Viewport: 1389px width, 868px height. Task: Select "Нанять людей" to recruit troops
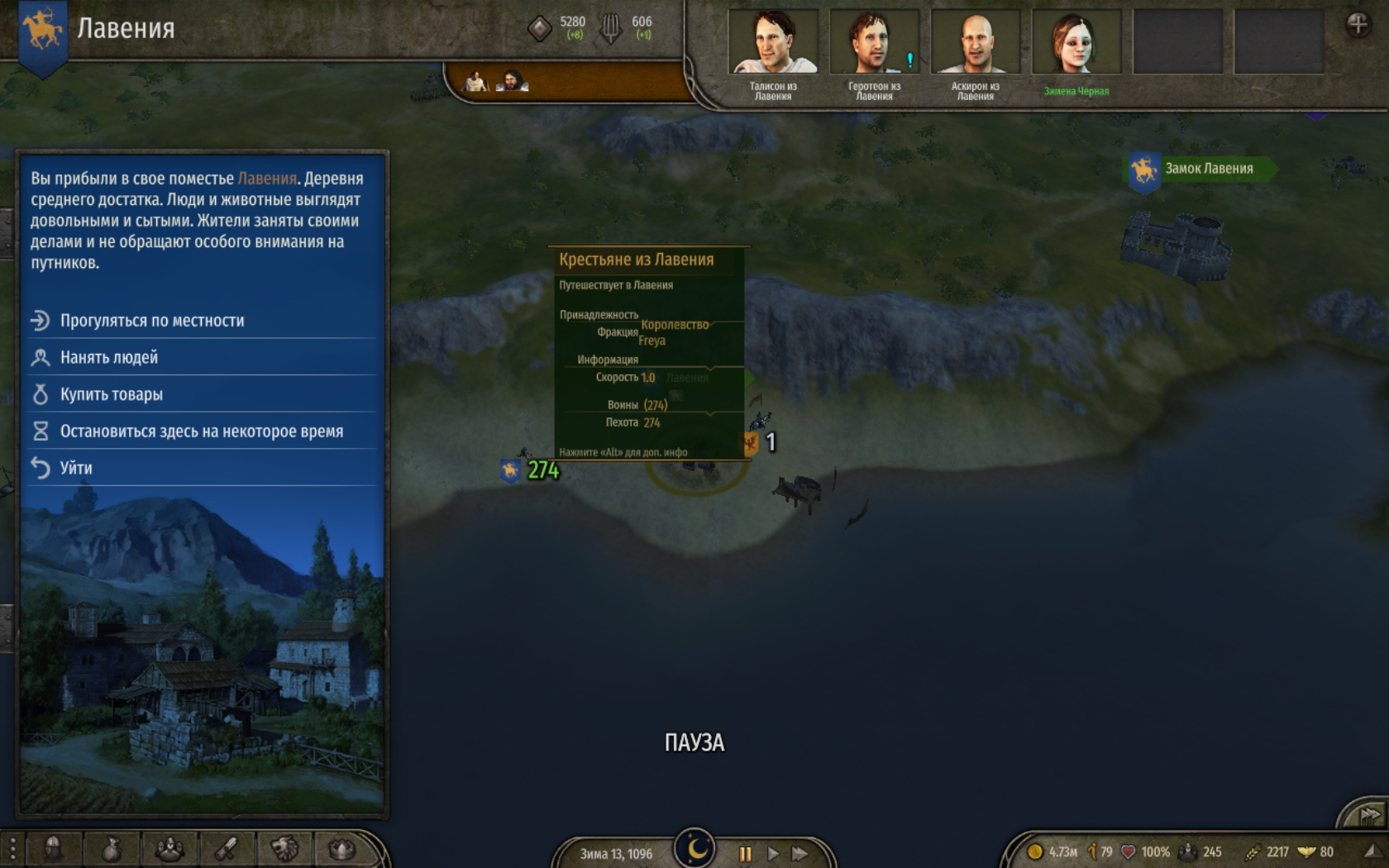[x=109, y=358]
